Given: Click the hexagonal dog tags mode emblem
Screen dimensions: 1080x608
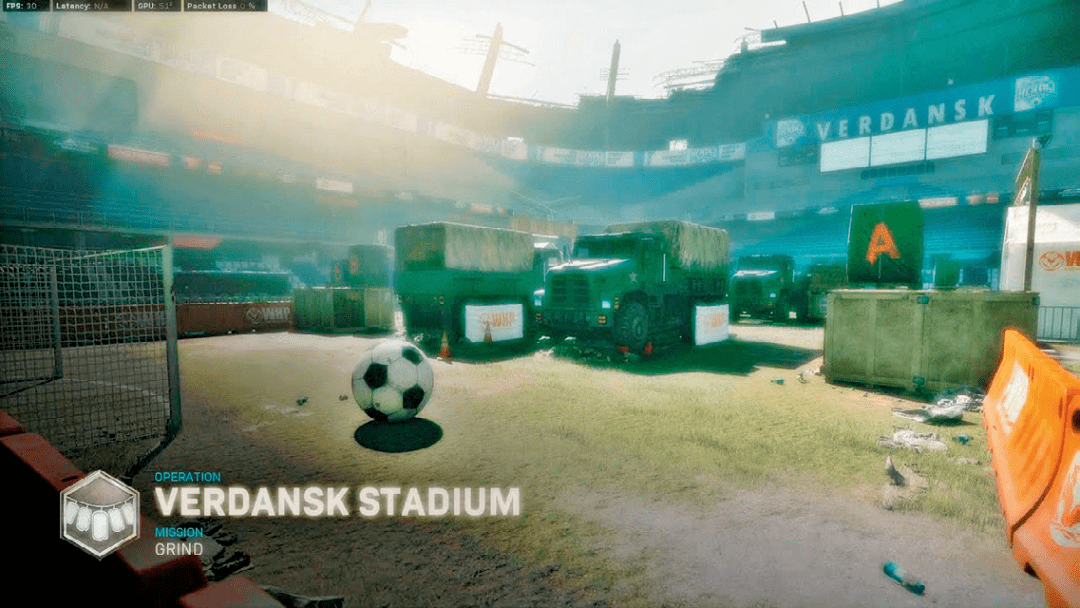Looking at the screenshot, I should [x=99, y=514].
